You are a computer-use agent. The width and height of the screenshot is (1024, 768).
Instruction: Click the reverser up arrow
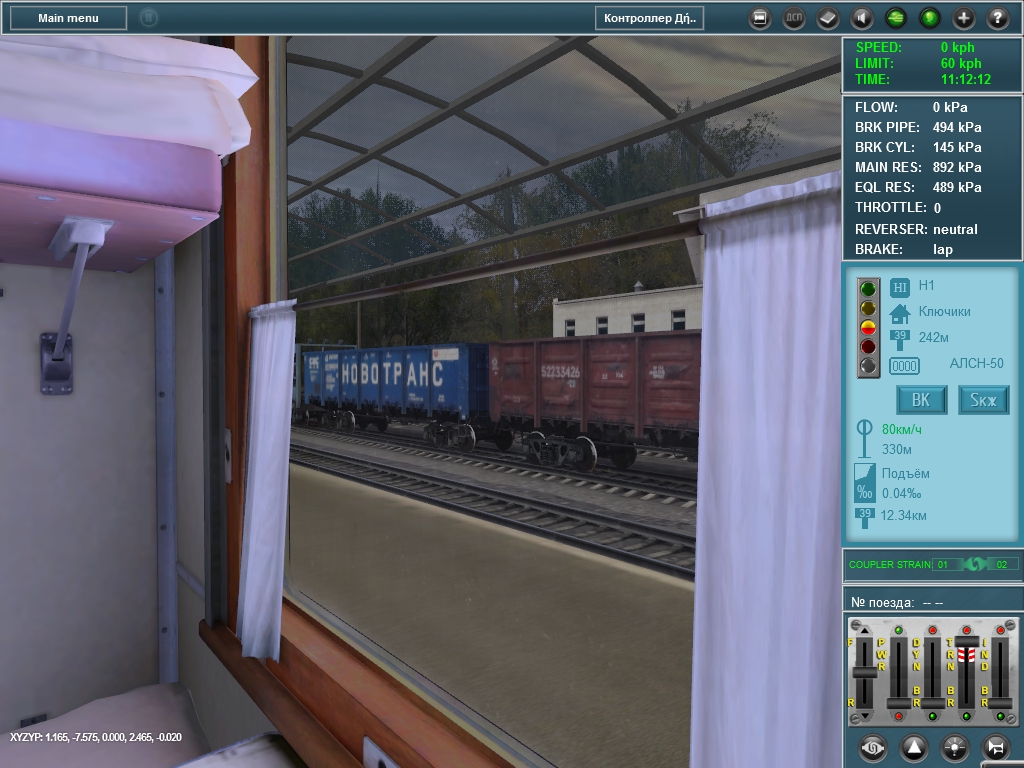tap(866, 629)
